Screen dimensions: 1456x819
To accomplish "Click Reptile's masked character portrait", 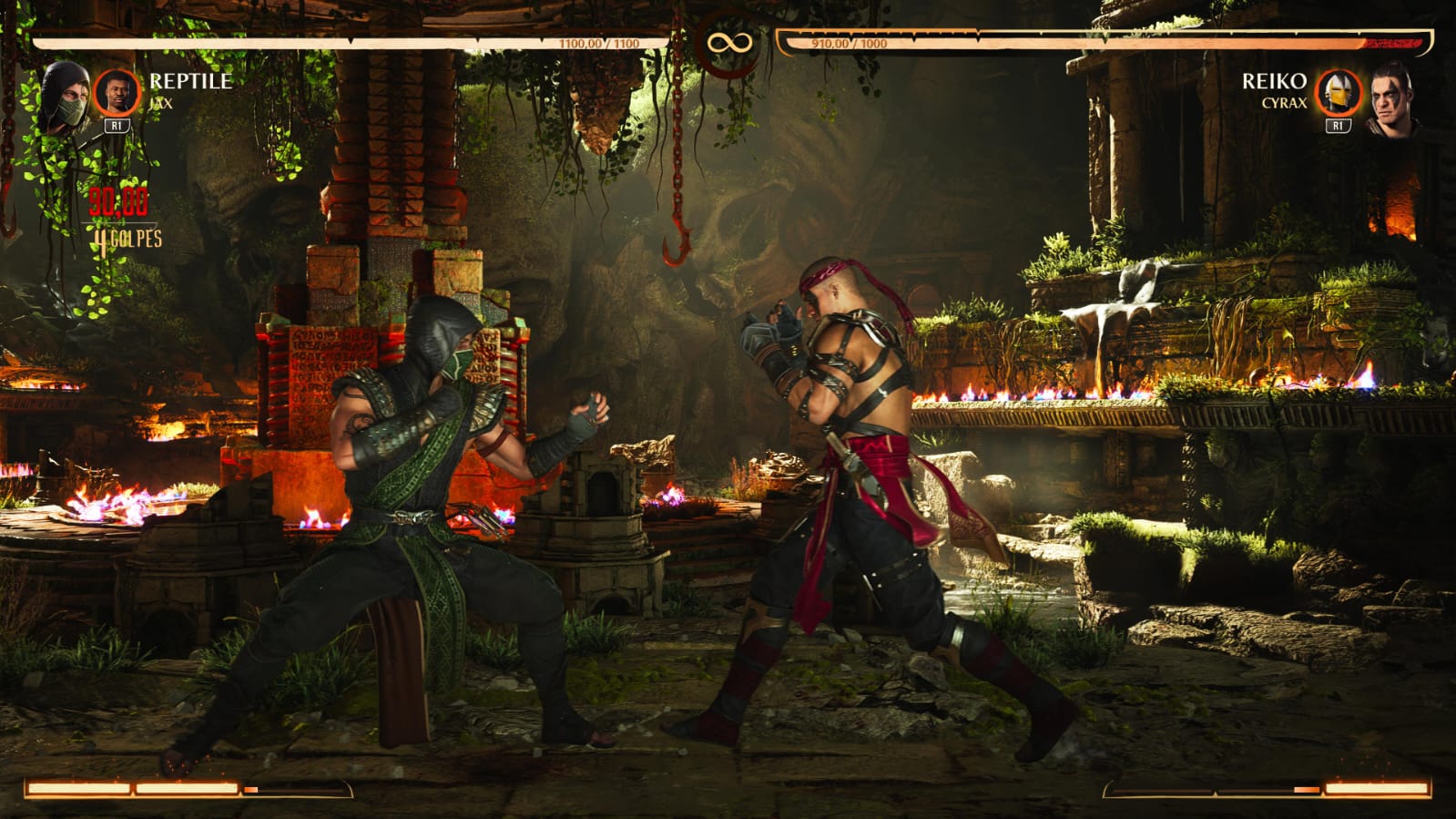I will pyautogui.click(x=64, y=97).
